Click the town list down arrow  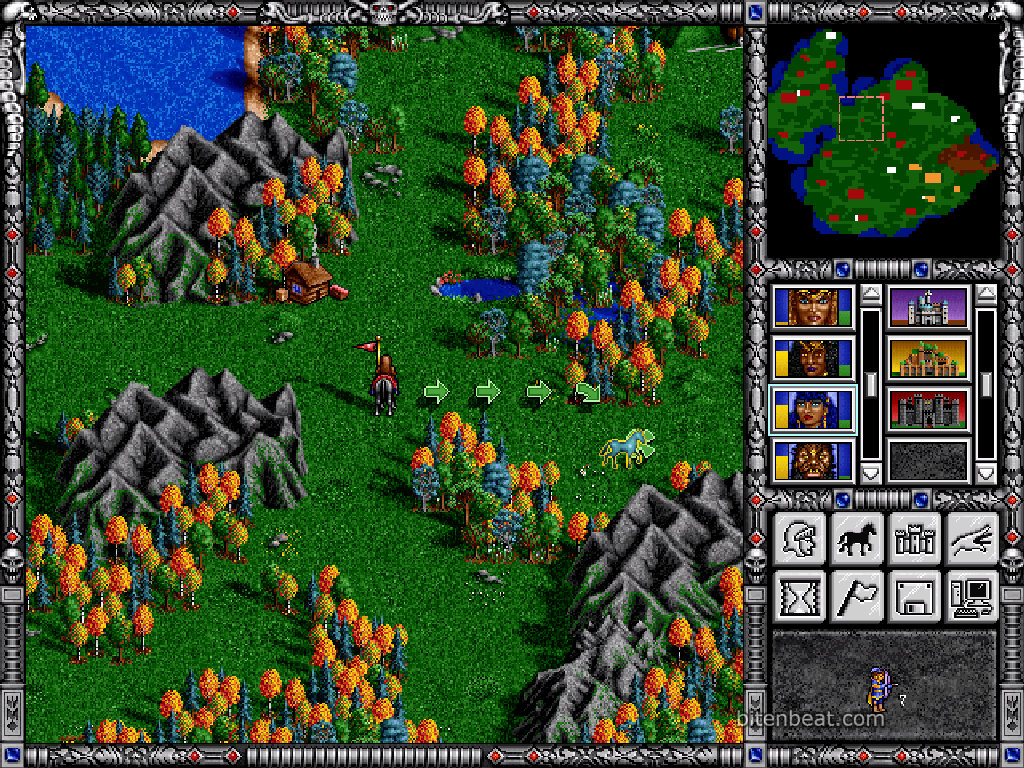coord(986,473)
